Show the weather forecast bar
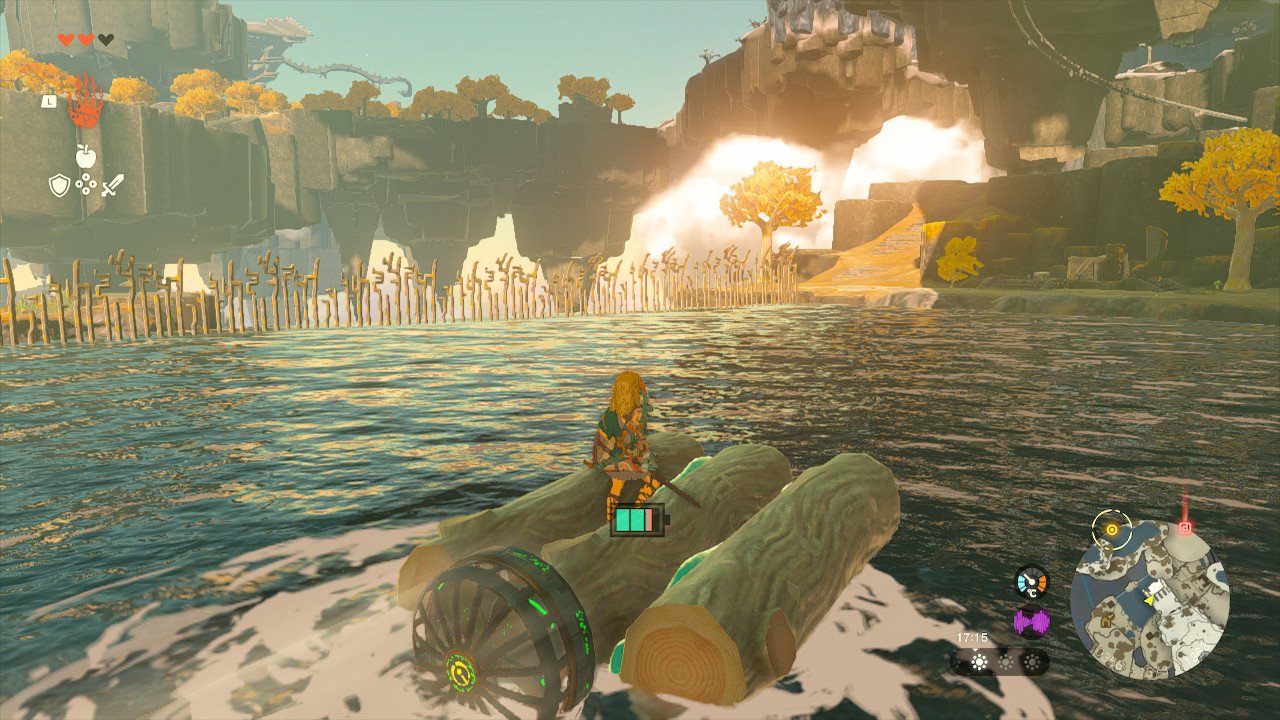Viewport: 1280px width, 720px height. coord(1000,662)
